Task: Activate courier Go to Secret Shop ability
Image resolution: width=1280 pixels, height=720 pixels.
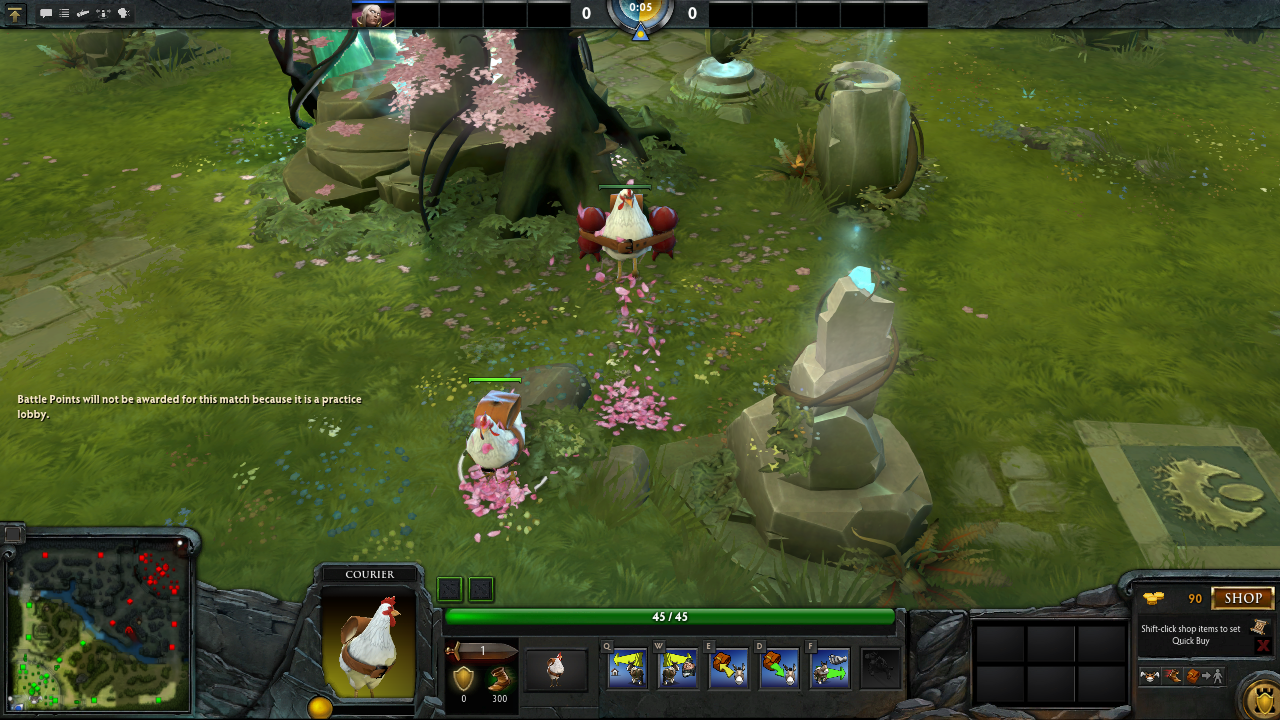Action: pos(678,669)
